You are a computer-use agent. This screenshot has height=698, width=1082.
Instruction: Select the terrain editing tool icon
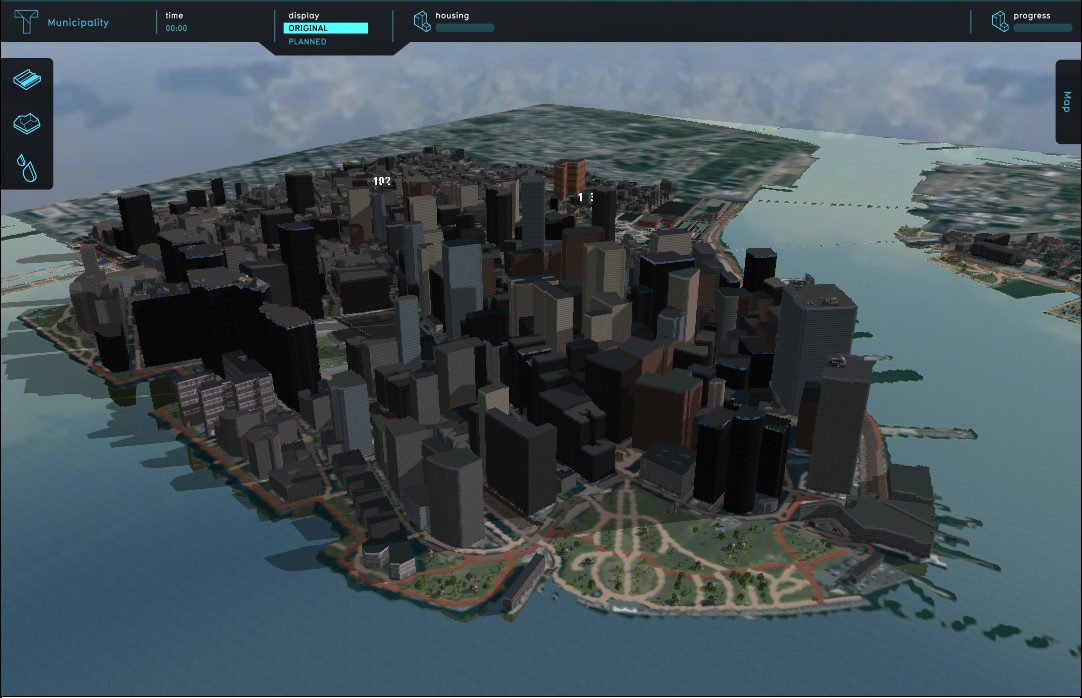27,123
